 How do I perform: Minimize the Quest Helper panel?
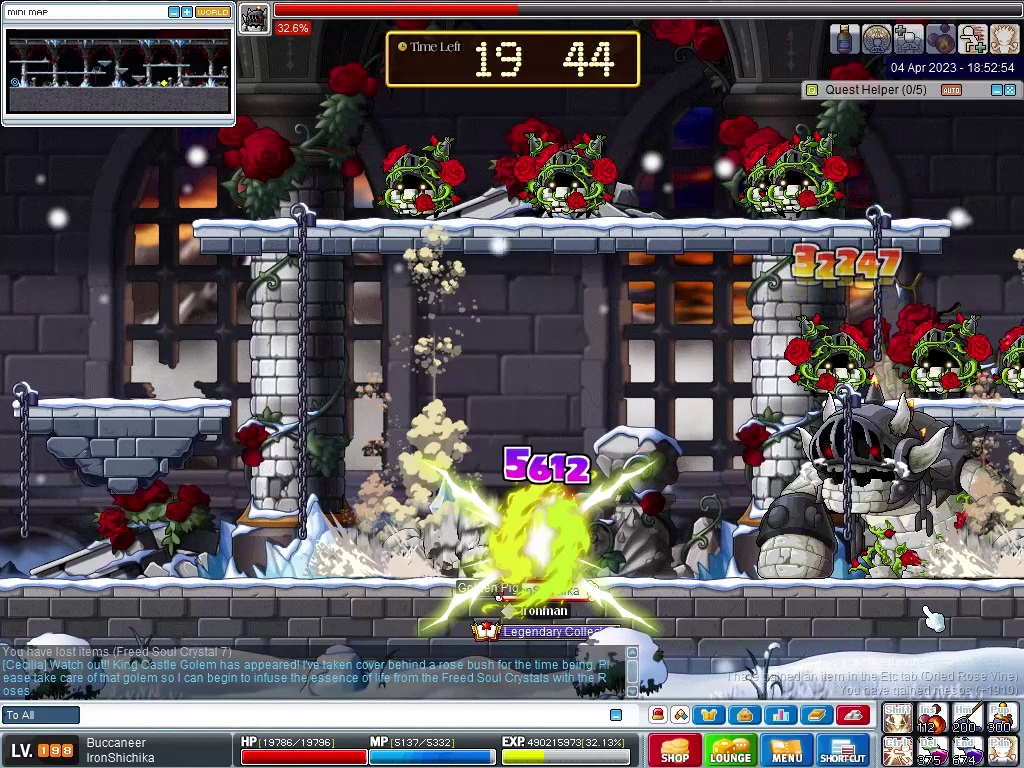(996, 90)
